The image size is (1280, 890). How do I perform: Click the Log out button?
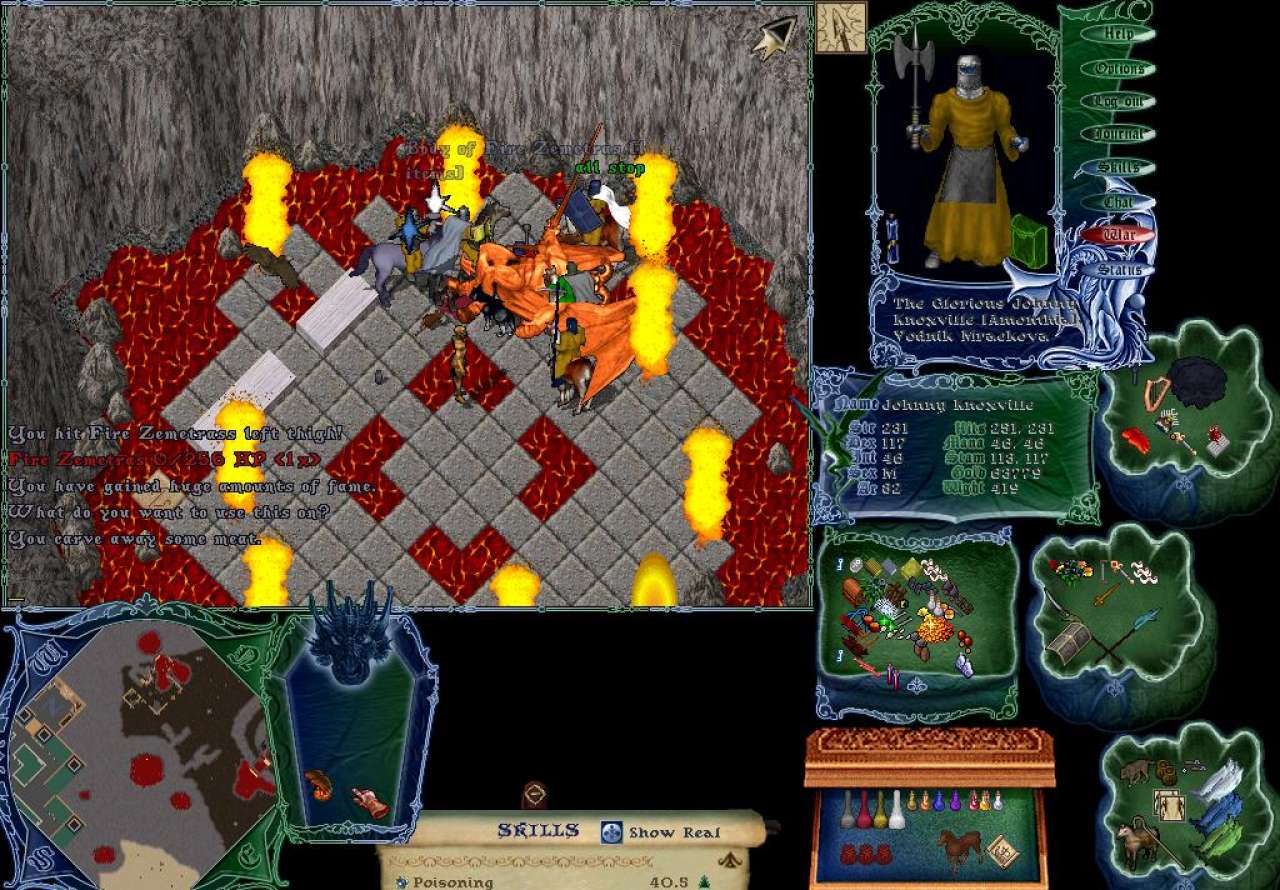pyautogui.click(x=1119, y=102)
